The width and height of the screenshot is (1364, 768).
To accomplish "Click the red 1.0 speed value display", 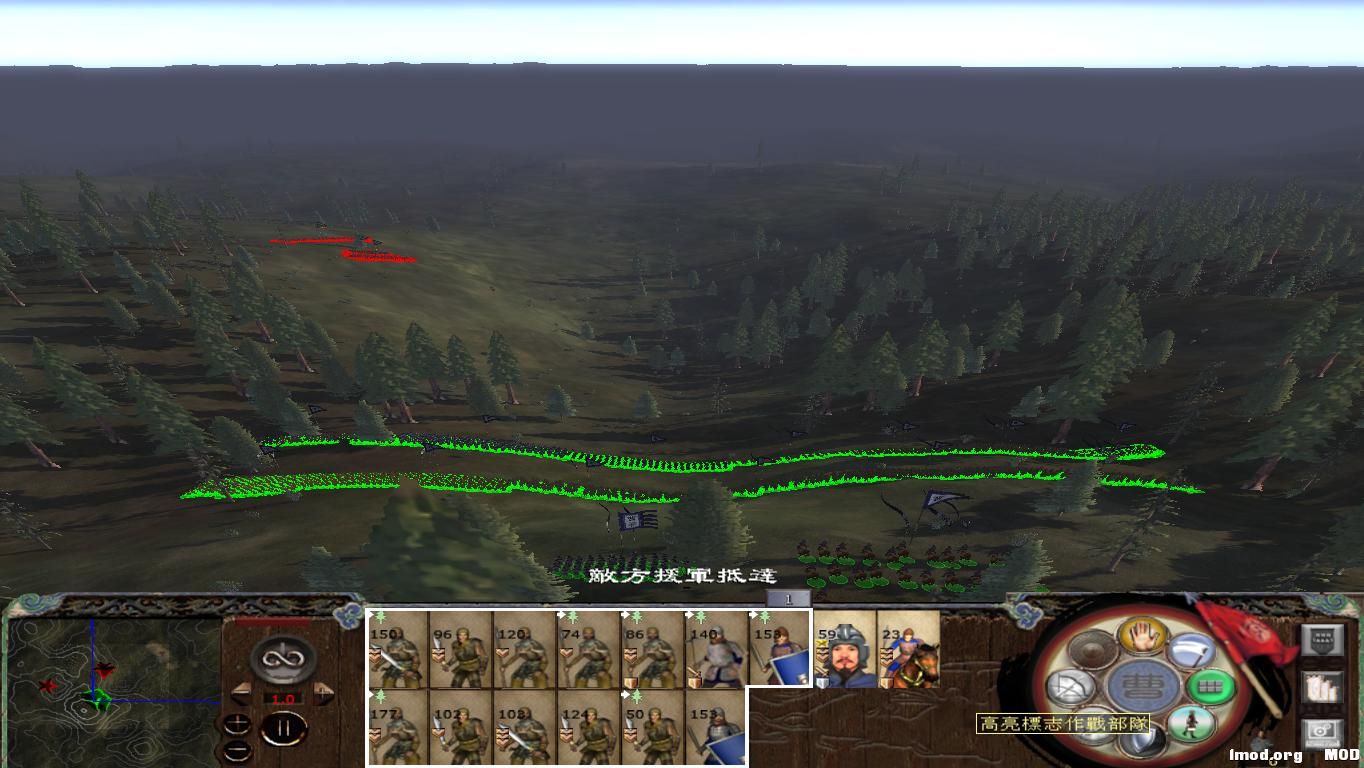I will [x=282, y=699].
